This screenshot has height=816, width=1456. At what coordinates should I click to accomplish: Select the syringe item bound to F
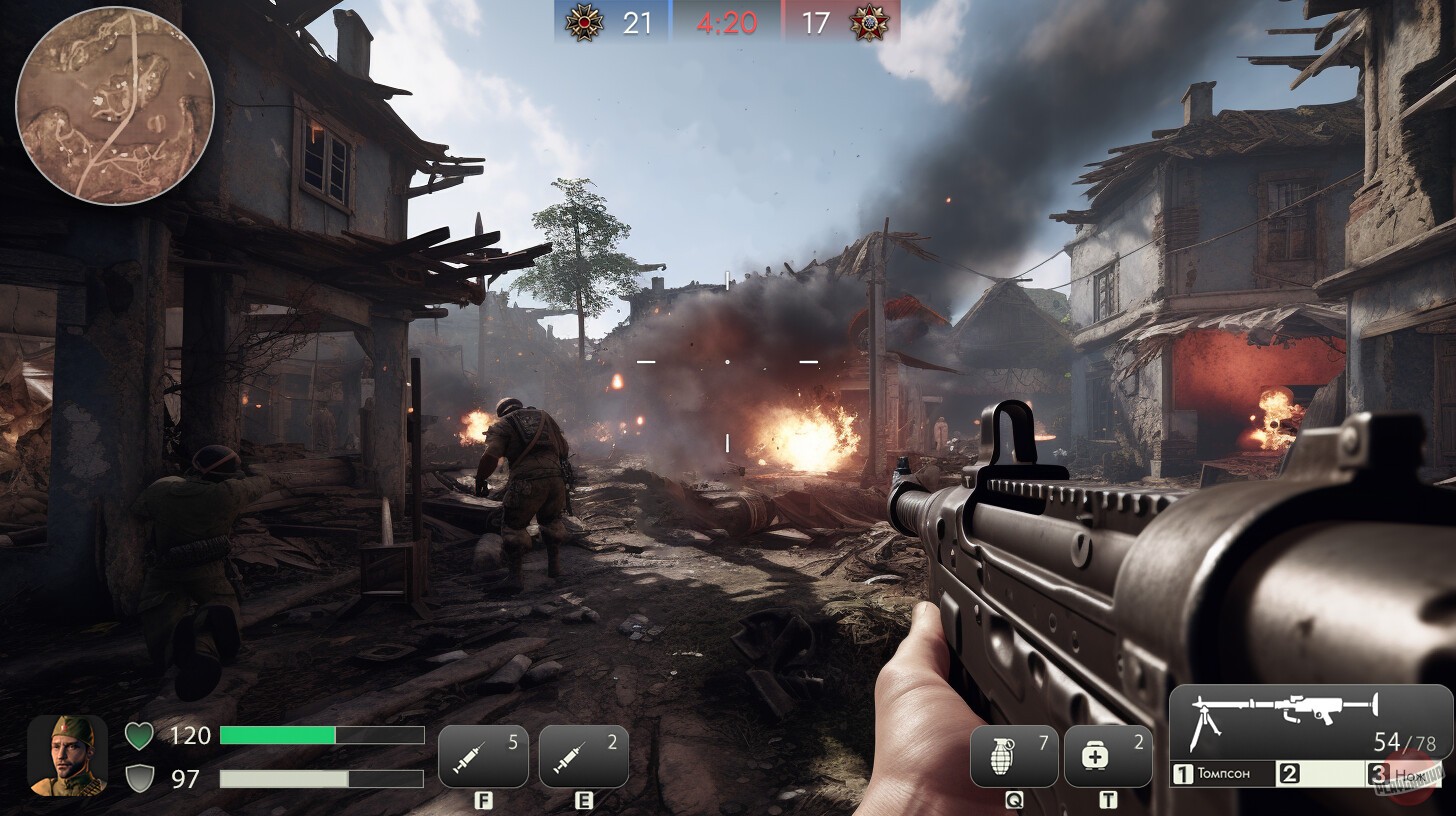coord(484,756)
